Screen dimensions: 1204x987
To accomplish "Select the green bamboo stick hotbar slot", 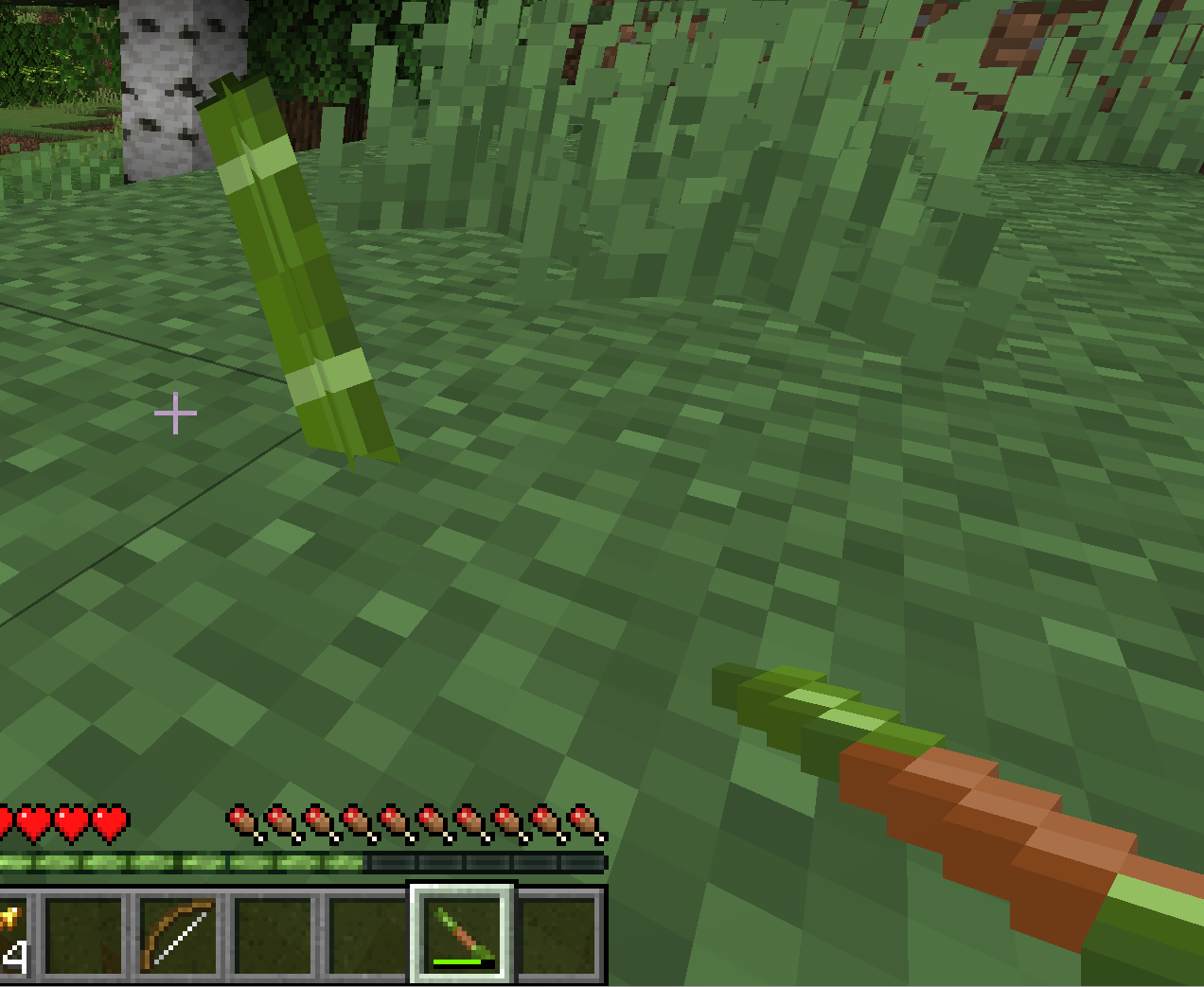I will pos(462,934).
